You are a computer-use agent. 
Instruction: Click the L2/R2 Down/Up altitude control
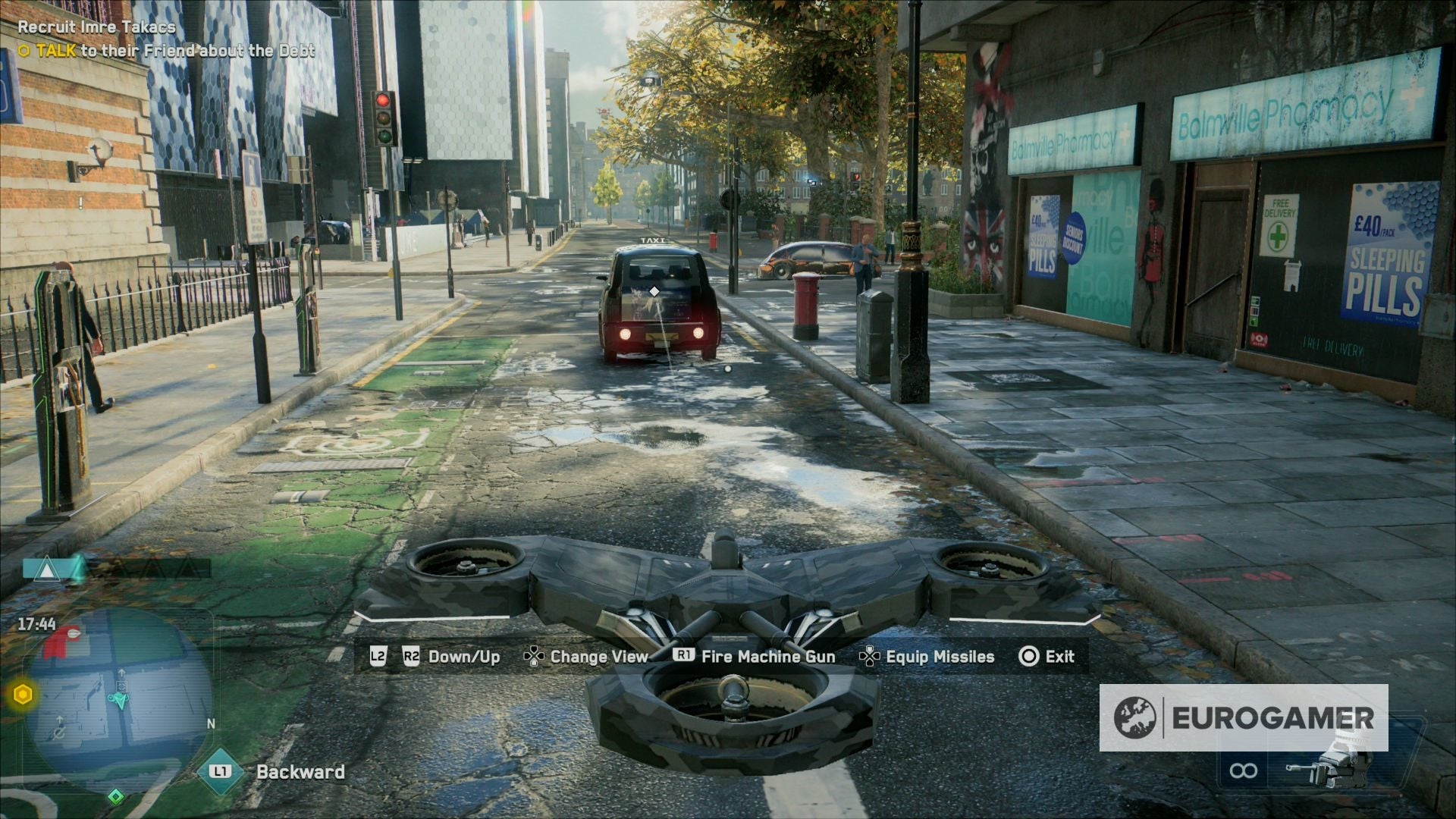click(x=434, y=657)
